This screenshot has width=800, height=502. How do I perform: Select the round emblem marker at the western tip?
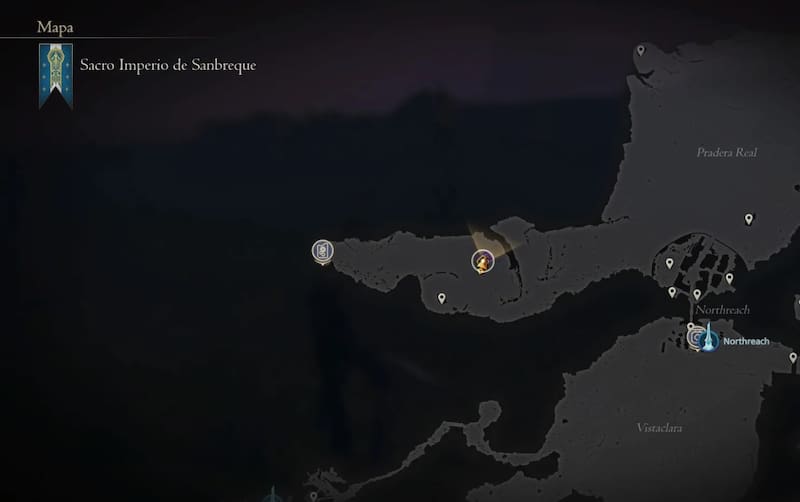[x=322, y=251]
